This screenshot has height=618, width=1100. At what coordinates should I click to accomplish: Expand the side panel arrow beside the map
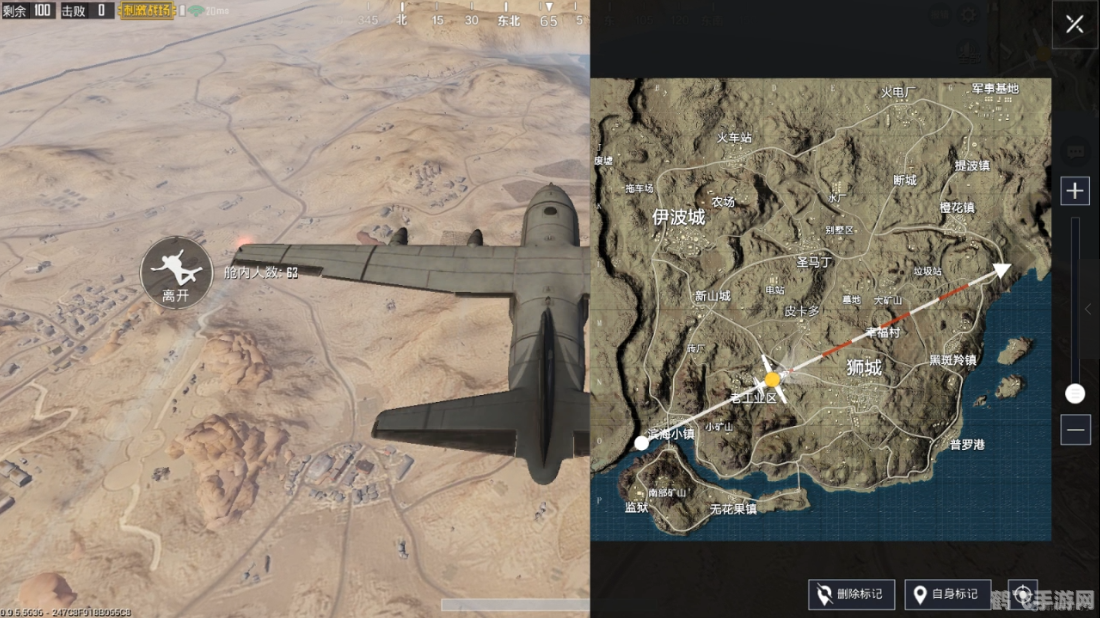[x=1088, y=309]
